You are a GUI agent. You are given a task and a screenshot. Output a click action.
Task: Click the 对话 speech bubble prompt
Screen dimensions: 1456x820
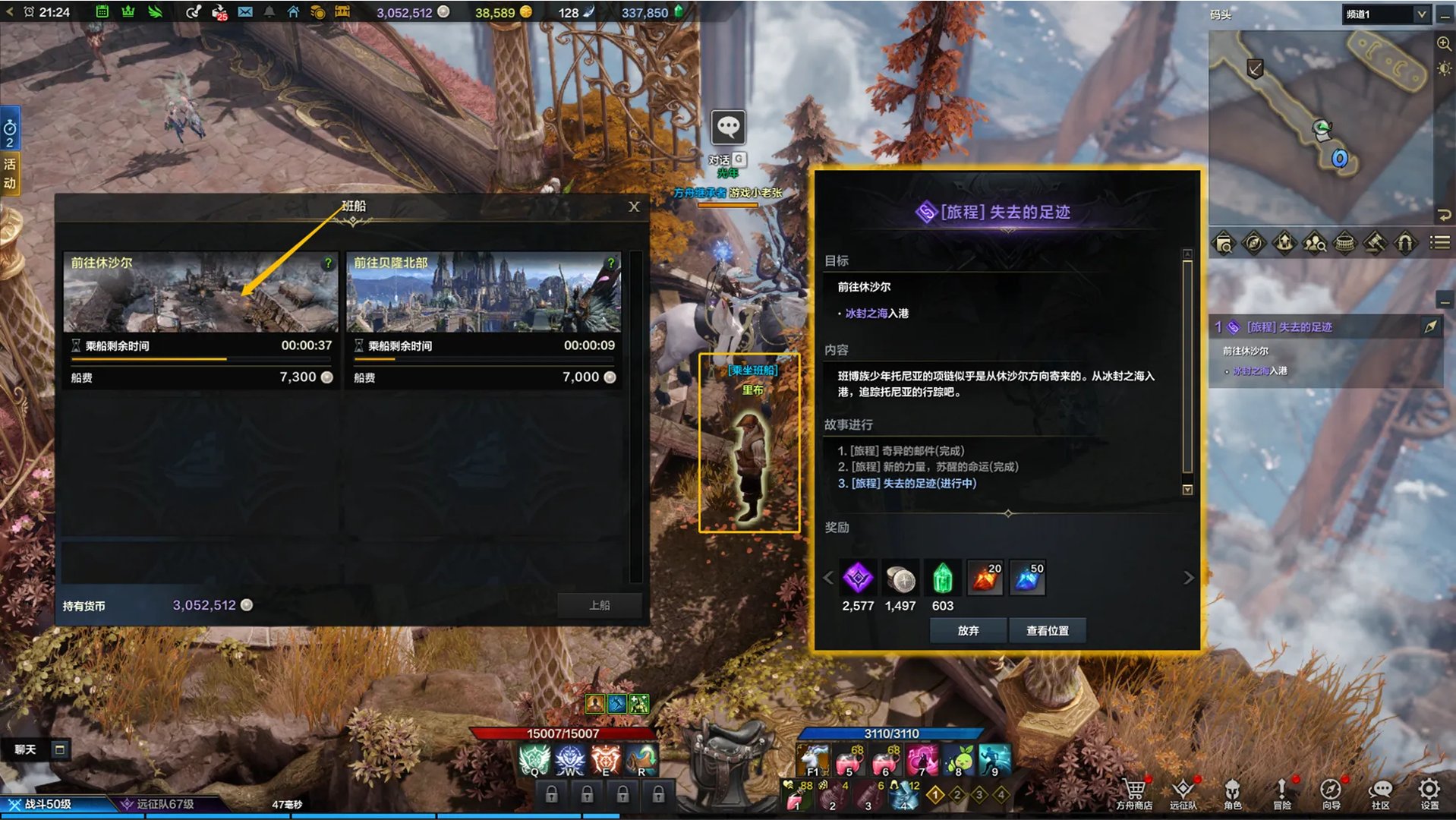coord(727,128)
